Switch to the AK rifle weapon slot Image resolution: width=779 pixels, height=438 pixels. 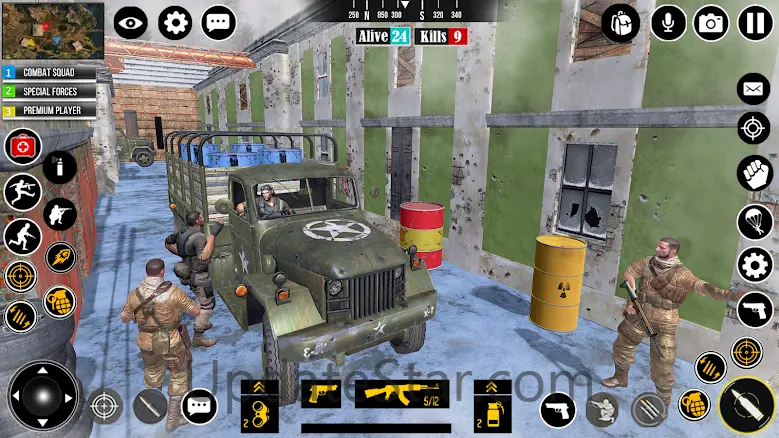[401, 393]
